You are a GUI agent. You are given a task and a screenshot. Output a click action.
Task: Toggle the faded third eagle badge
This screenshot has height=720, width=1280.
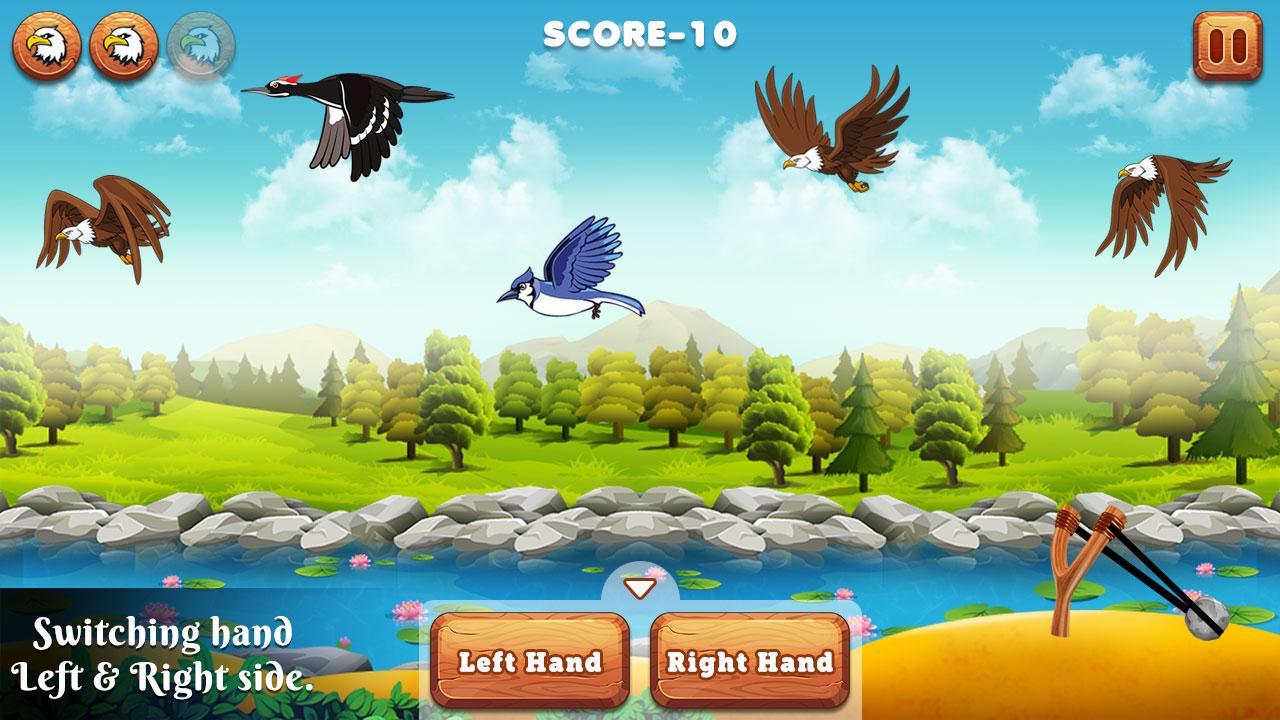199,42
